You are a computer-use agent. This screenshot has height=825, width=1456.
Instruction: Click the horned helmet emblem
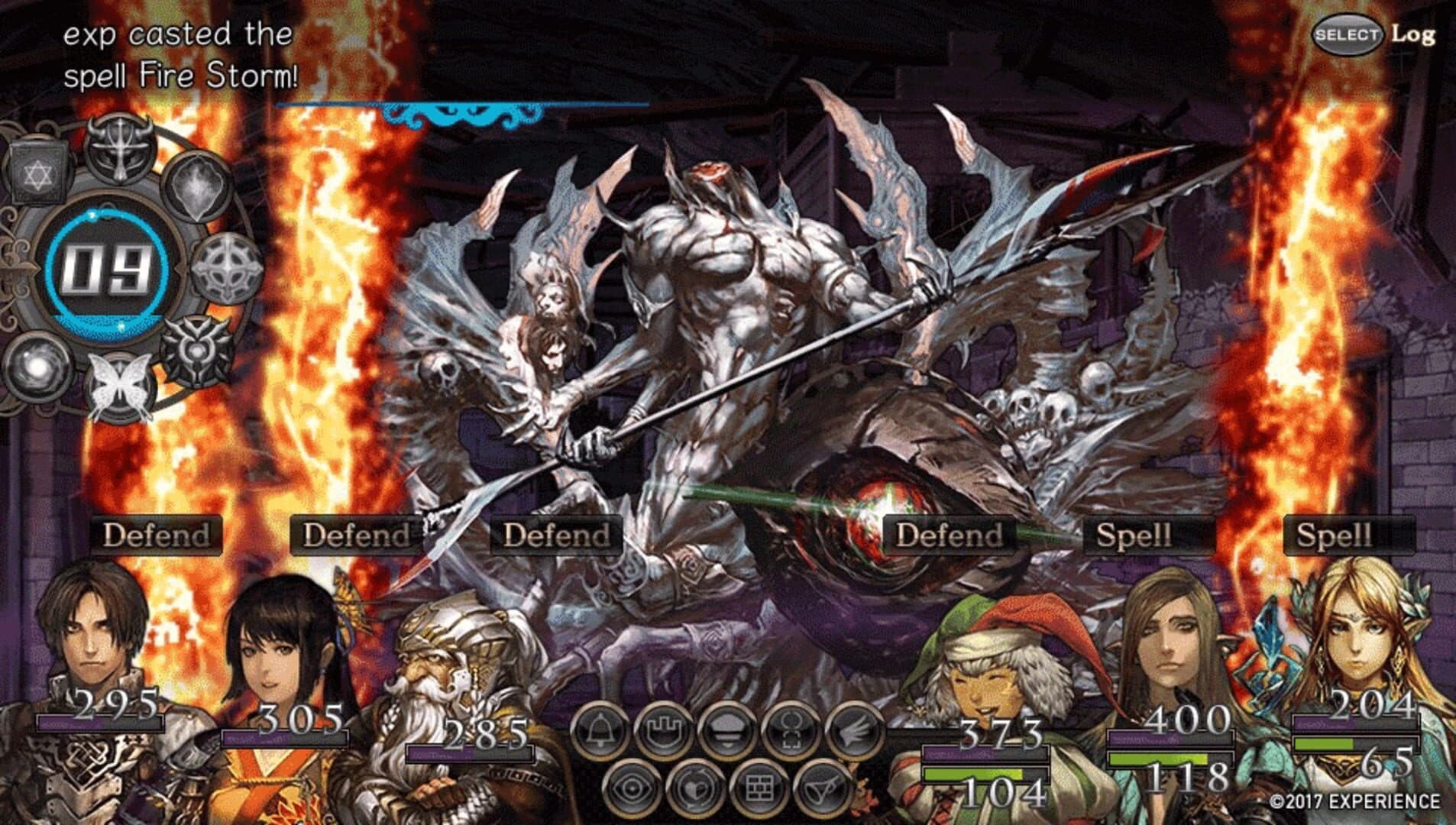(x=119, y=149)
